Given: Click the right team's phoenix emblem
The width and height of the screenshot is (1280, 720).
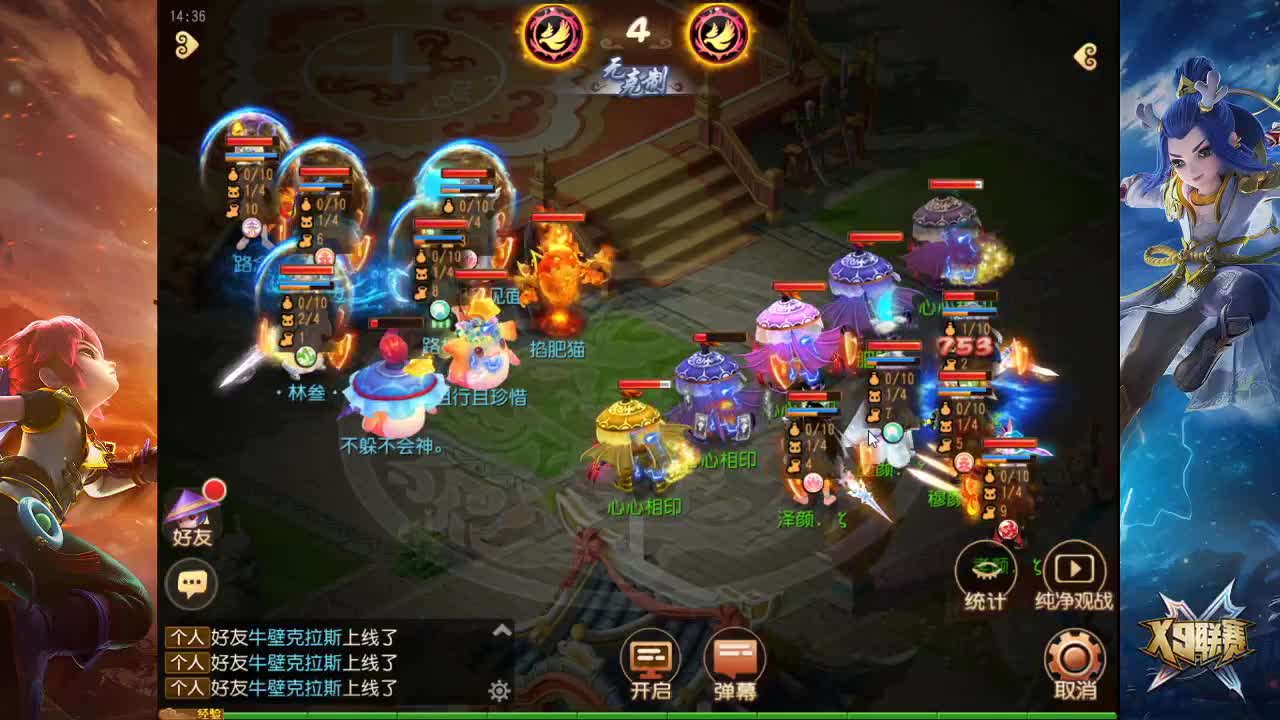Looking at the screenshot, I should click(718, 35).
